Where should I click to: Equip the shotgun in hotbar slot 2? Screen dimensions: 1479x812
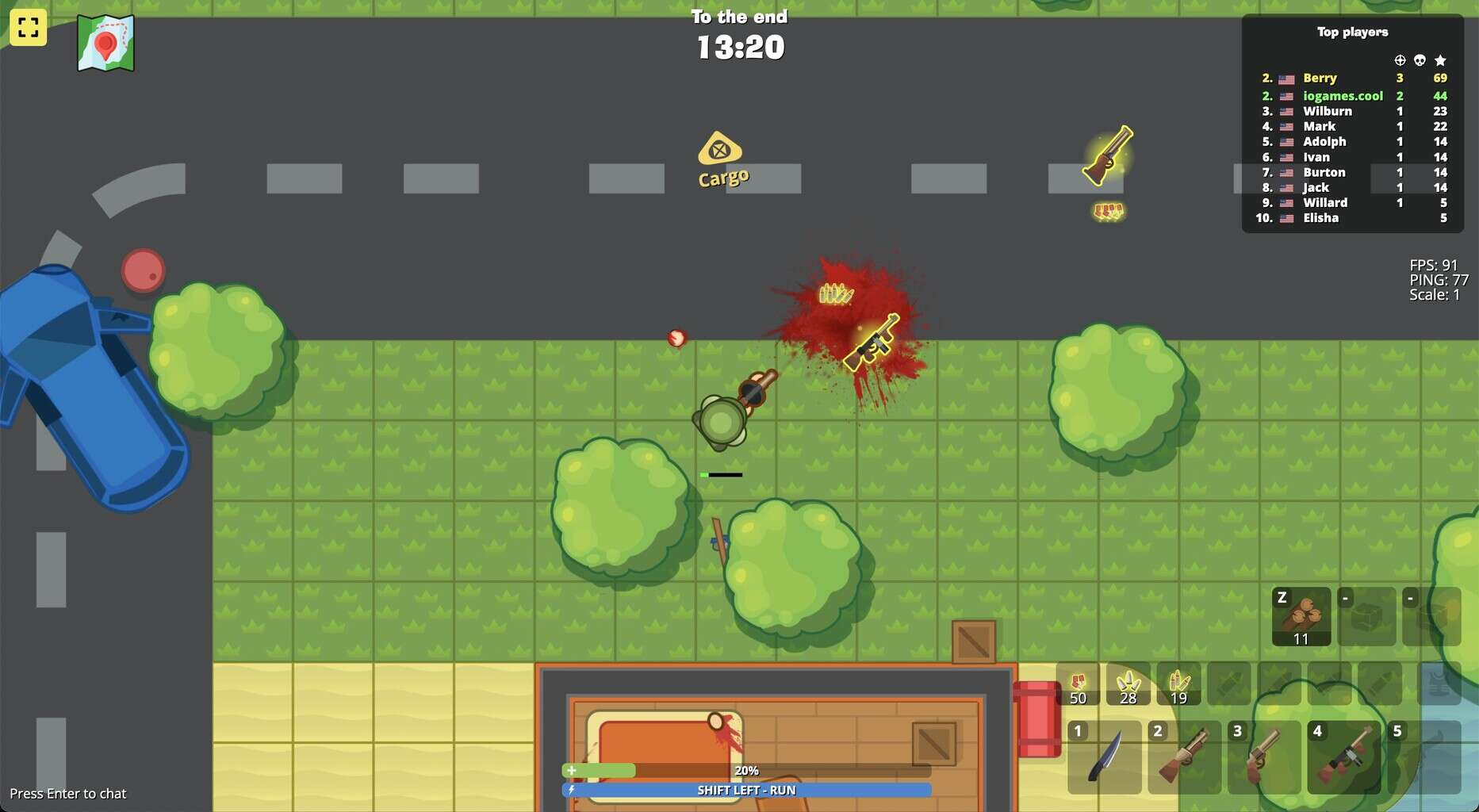tap(1184, 757)
